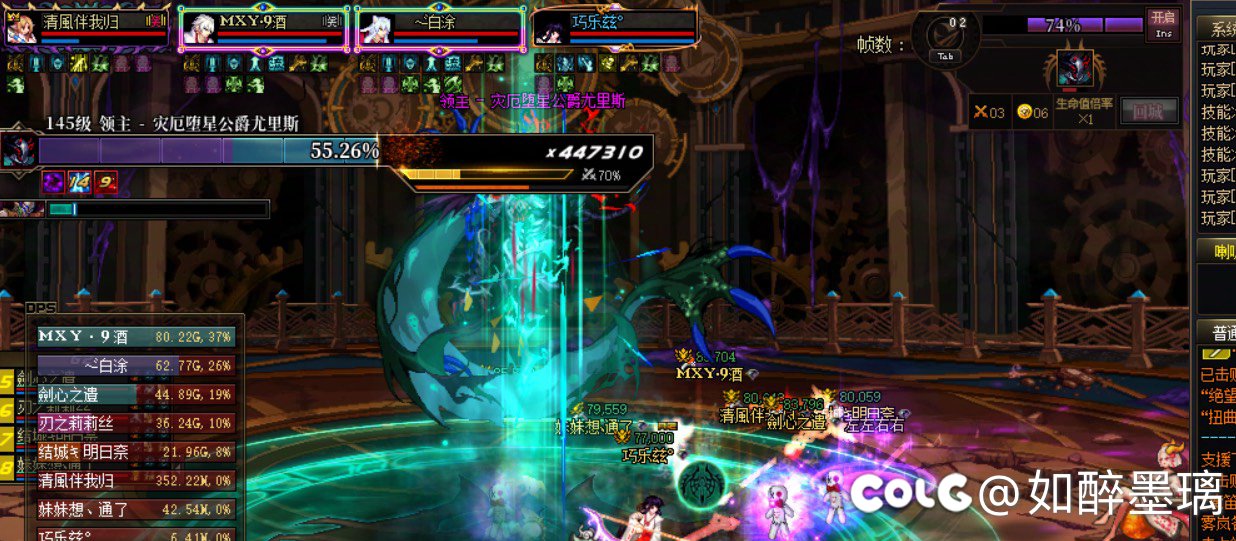The image size is (1236, 541).
Task: Click the 回城 return-to-town button
Action: pos(1148,111)
